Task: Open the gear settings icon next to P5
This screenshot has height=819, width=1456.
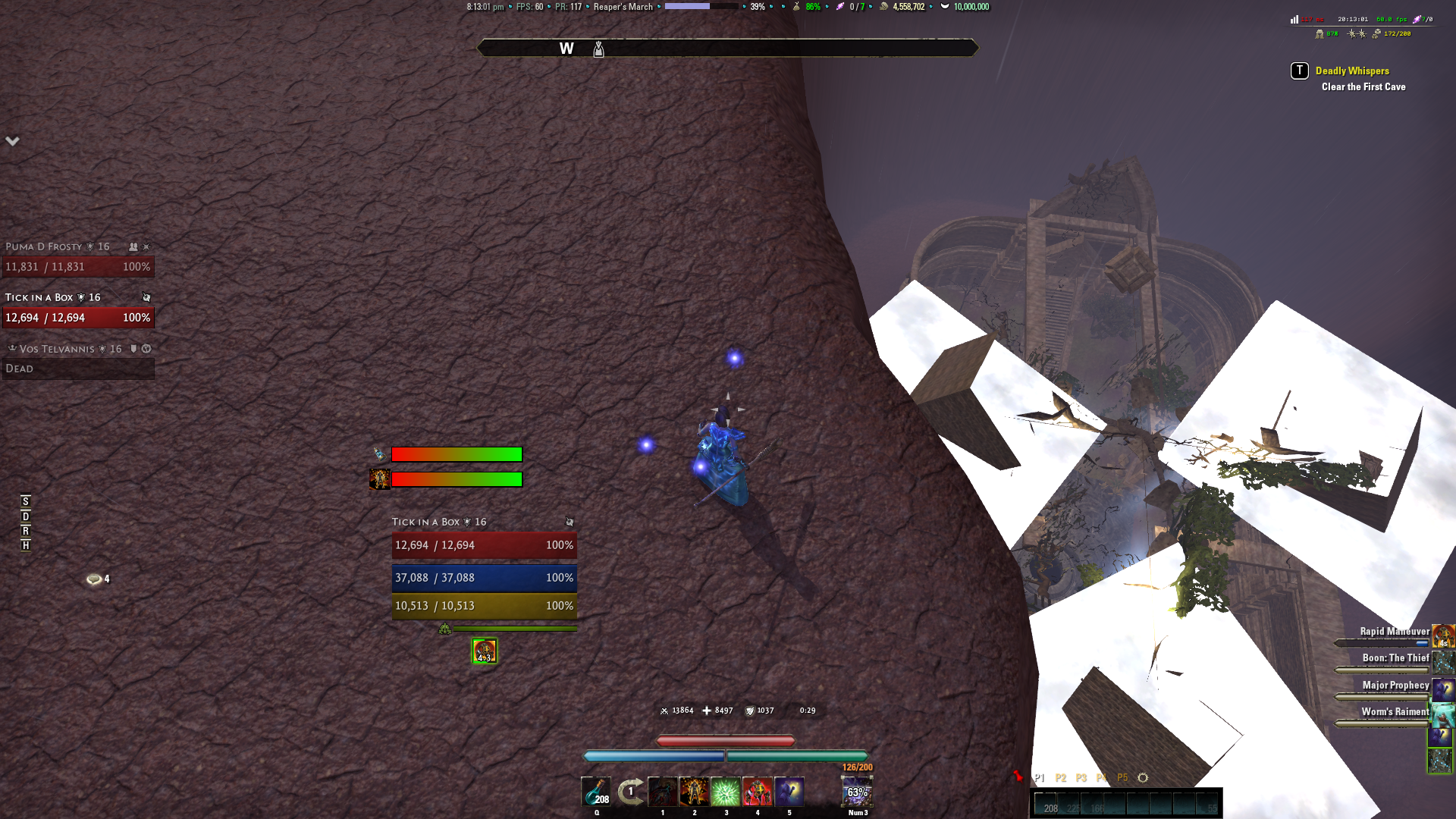Action: coord(1141,777)
